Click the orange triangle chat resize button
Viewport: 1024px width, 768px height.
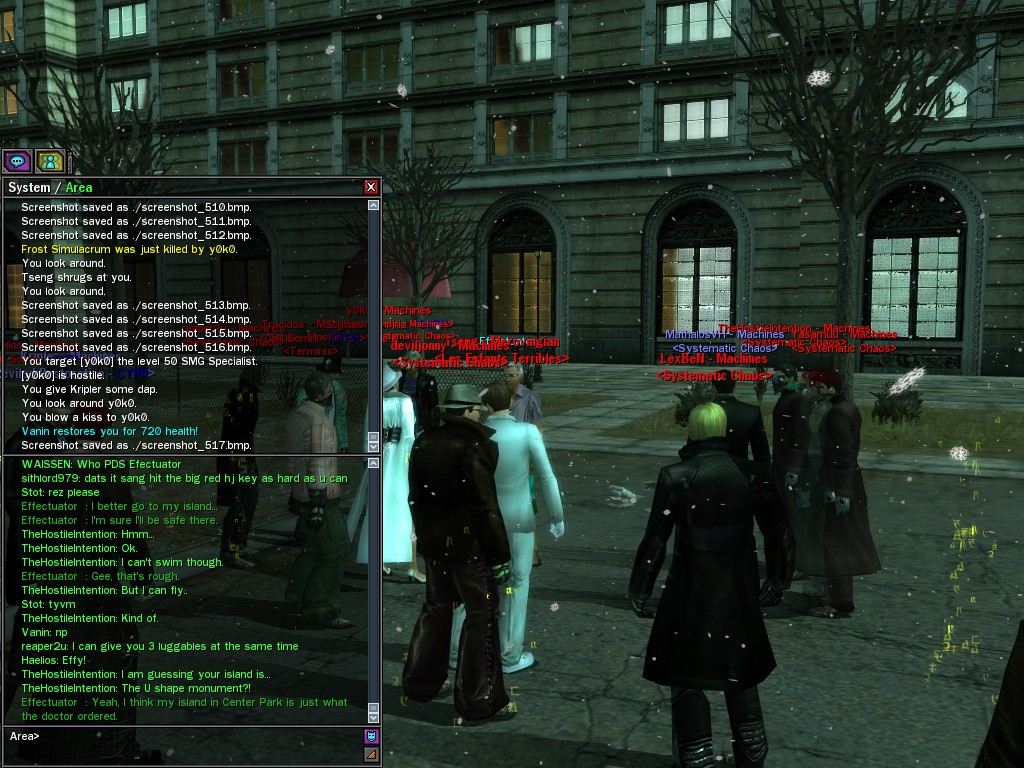coord(371,755)
